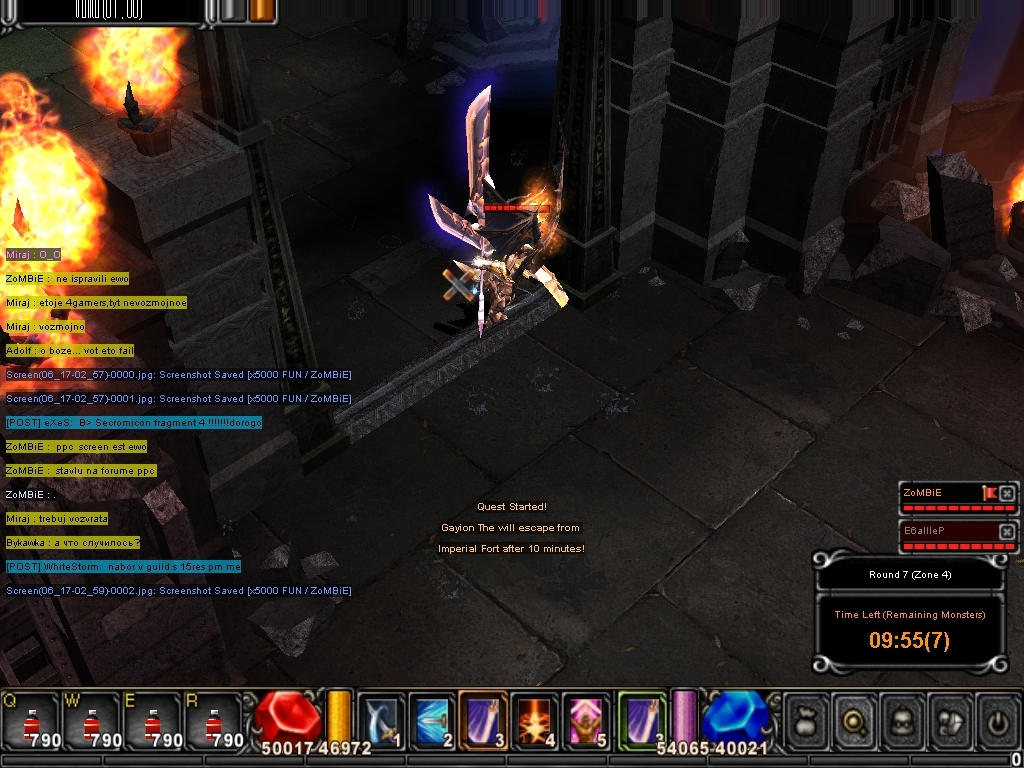This screenshot has width=1024, height=768.
Task: Choose the pink figure skill in slot 5
Action: point(587,720)
